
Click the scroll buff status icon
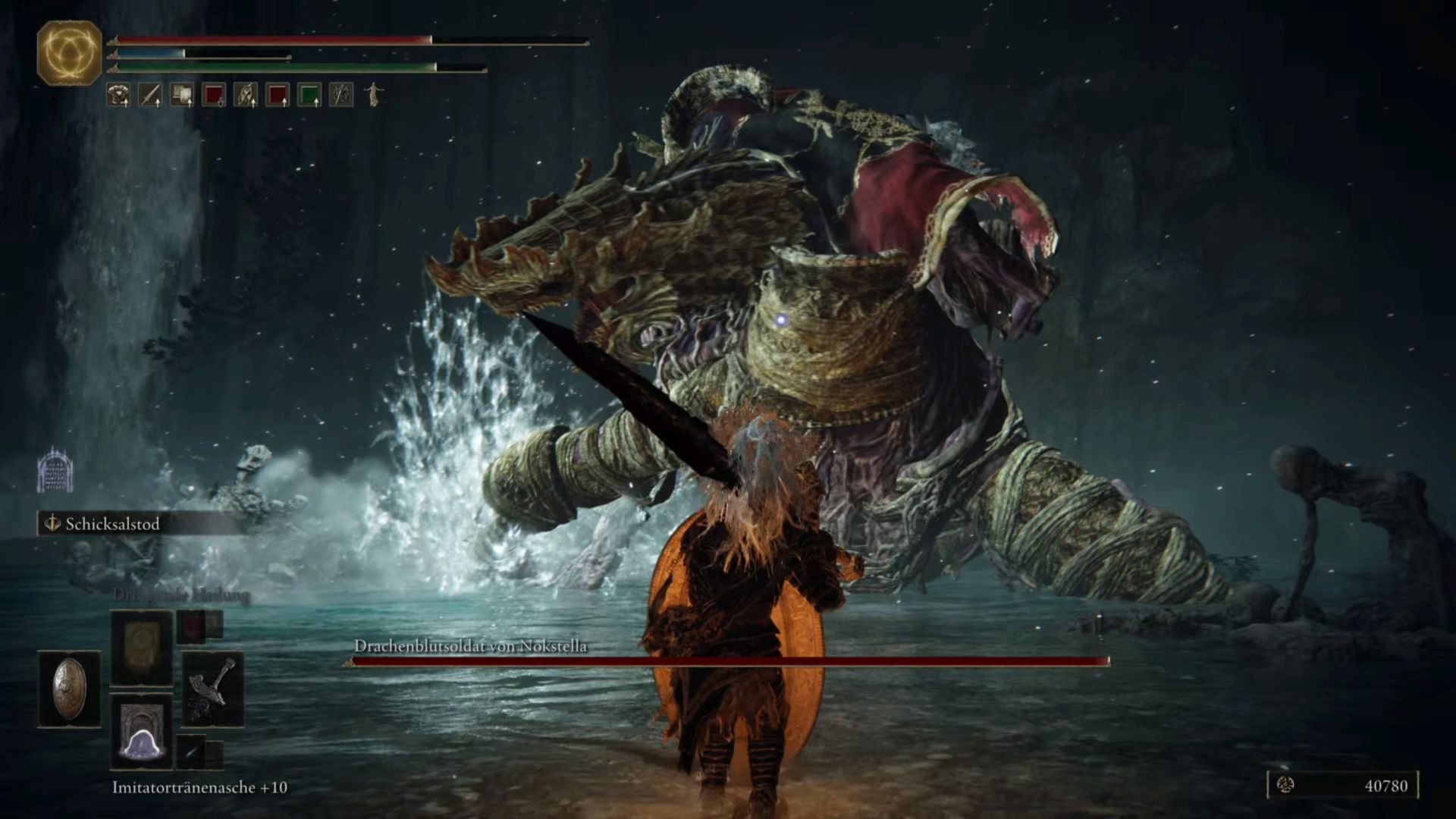click(x=182, y=95)
